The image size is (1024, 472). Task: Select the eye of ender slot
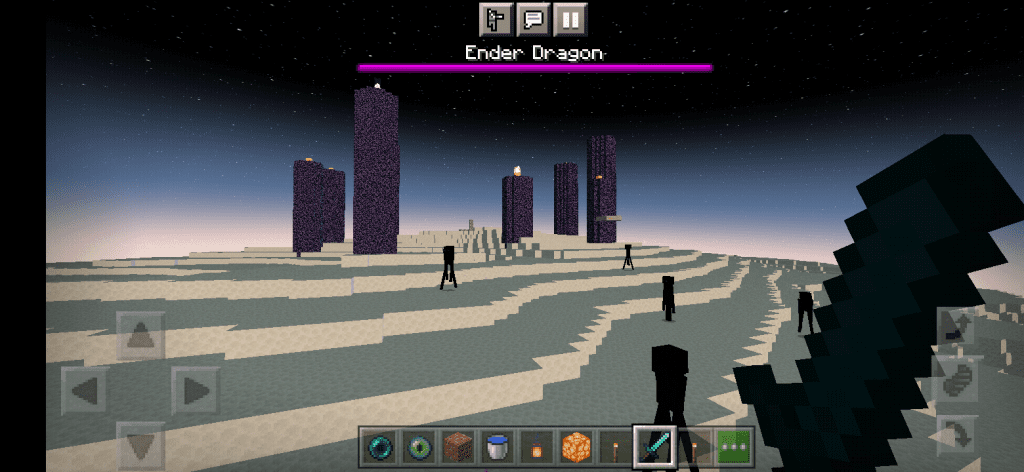tap(419, 446)
